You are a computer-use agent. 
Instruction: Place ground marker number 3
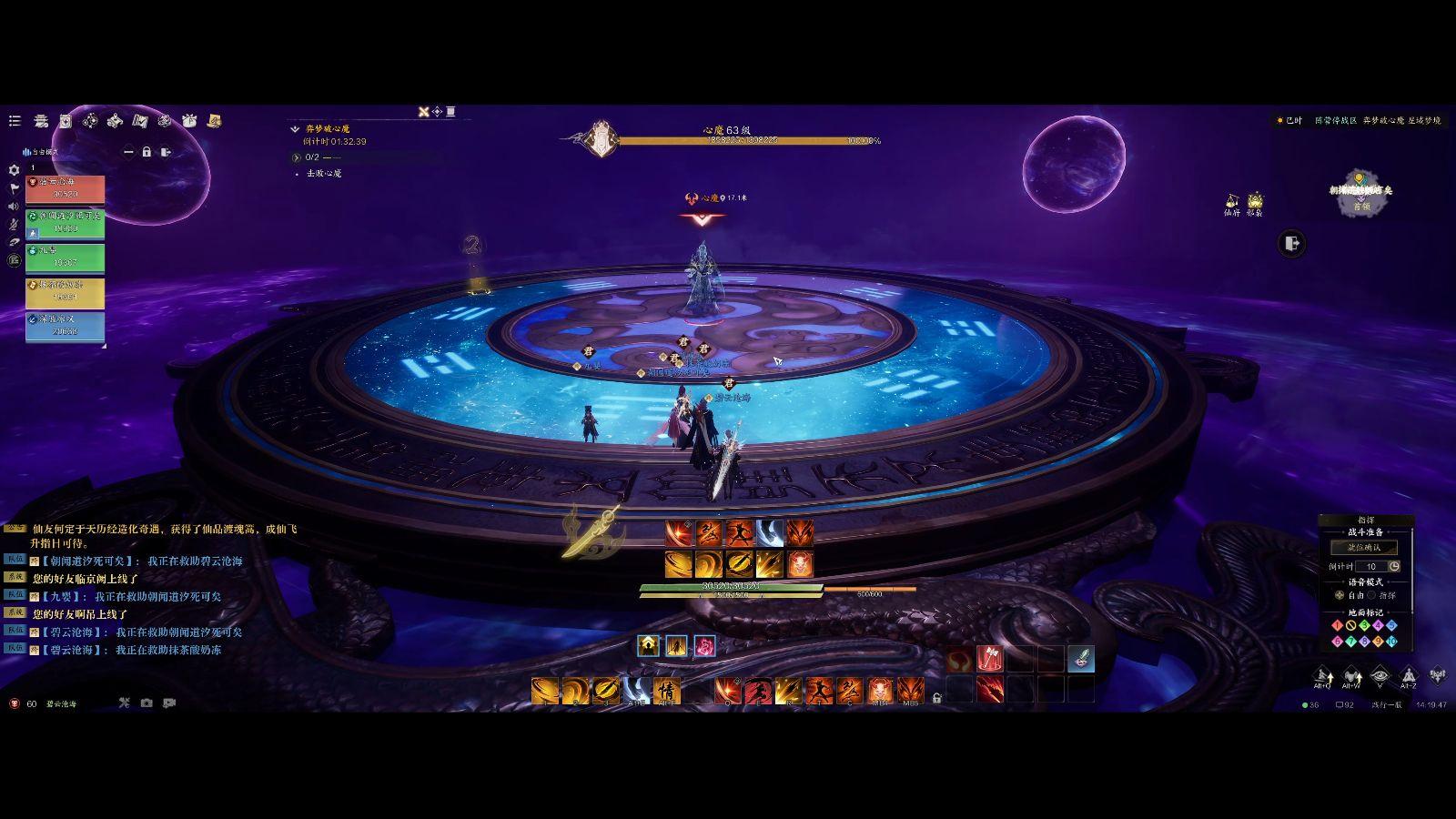[x=1364, y=625]
